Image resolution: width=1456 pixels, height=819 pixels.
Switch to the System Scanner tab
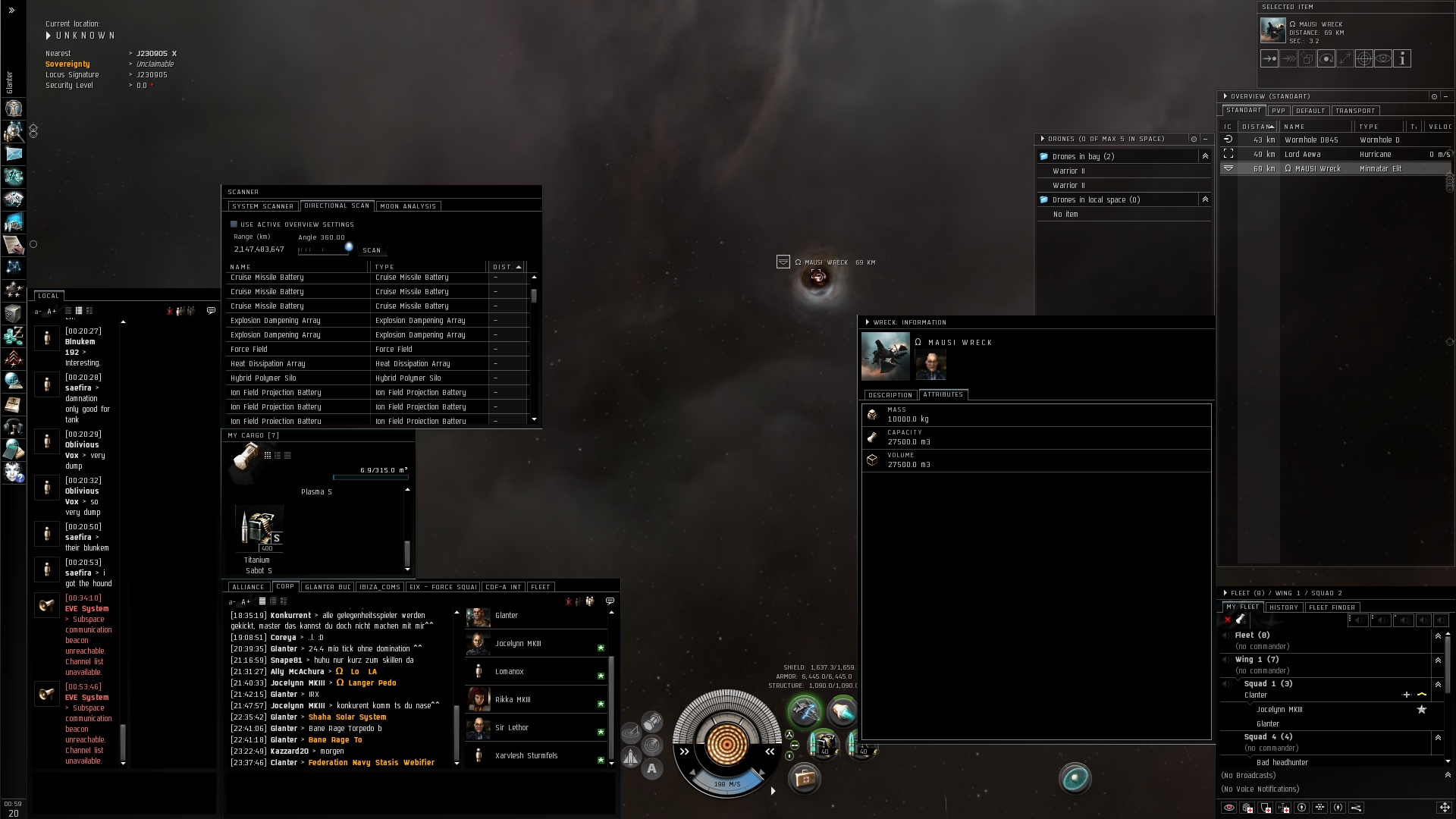pyautogui.click(x=262, y=206)
